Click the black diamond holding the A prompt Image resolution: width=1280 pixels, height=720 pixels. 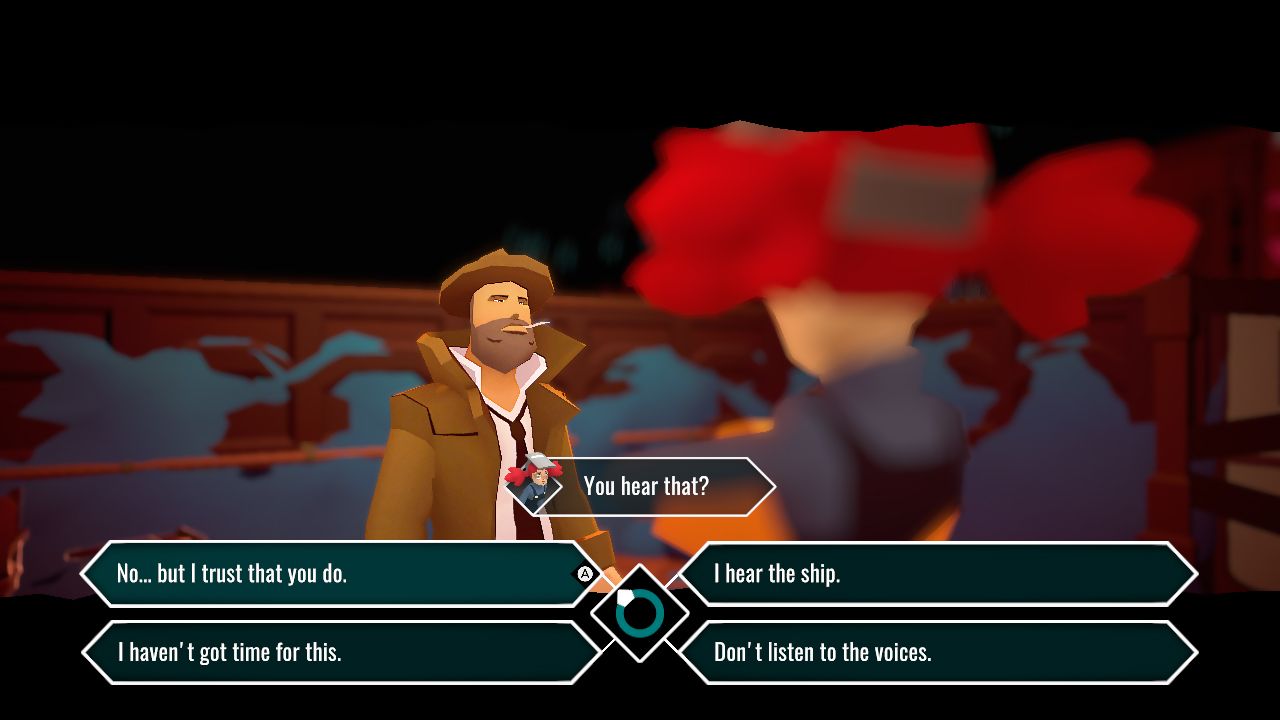pyautogui.click(x=583, y=574)
